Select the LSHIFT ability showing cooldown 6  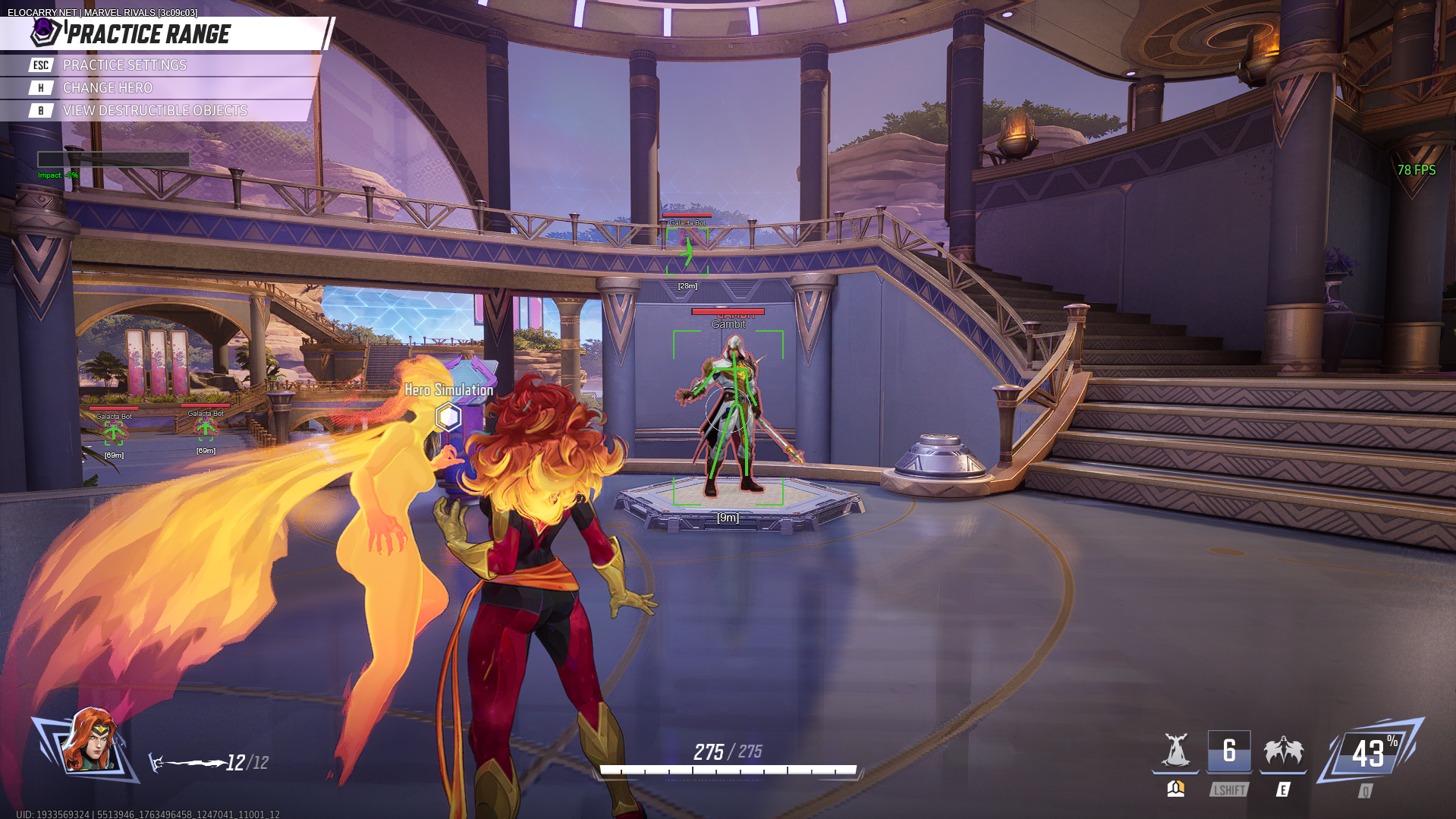pyautogui.click(x=1229, y=751)
